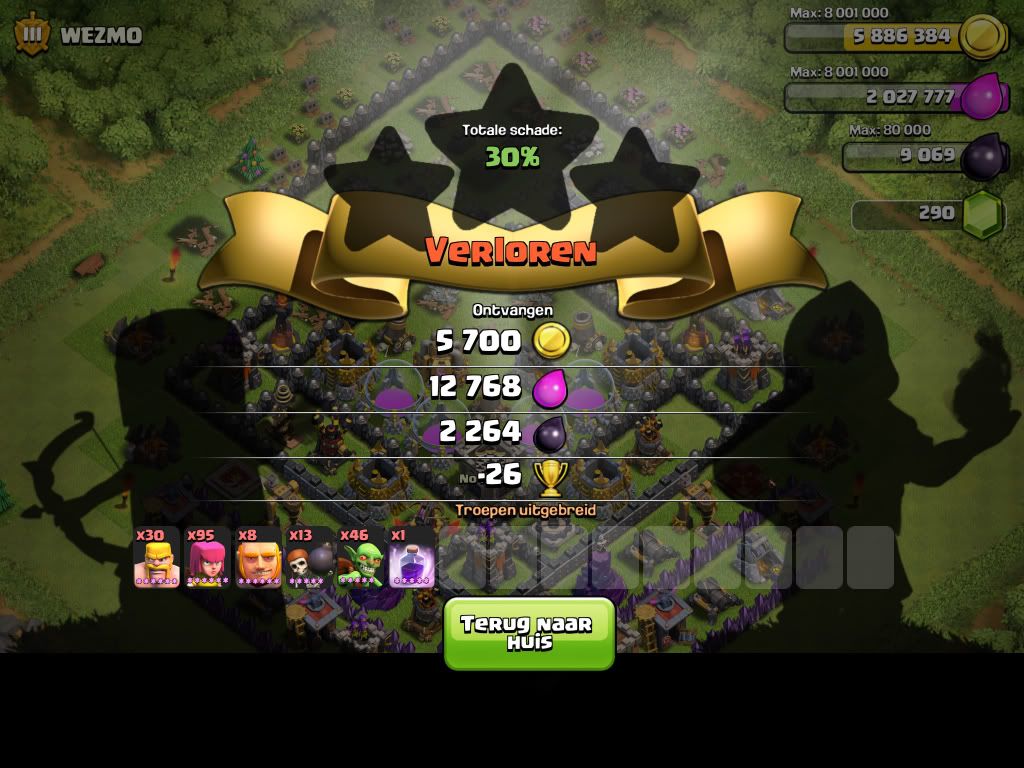Viewport: 1024px width, 768px height.
Task: Click the gold coin storage icon
Action: point(982,37)
